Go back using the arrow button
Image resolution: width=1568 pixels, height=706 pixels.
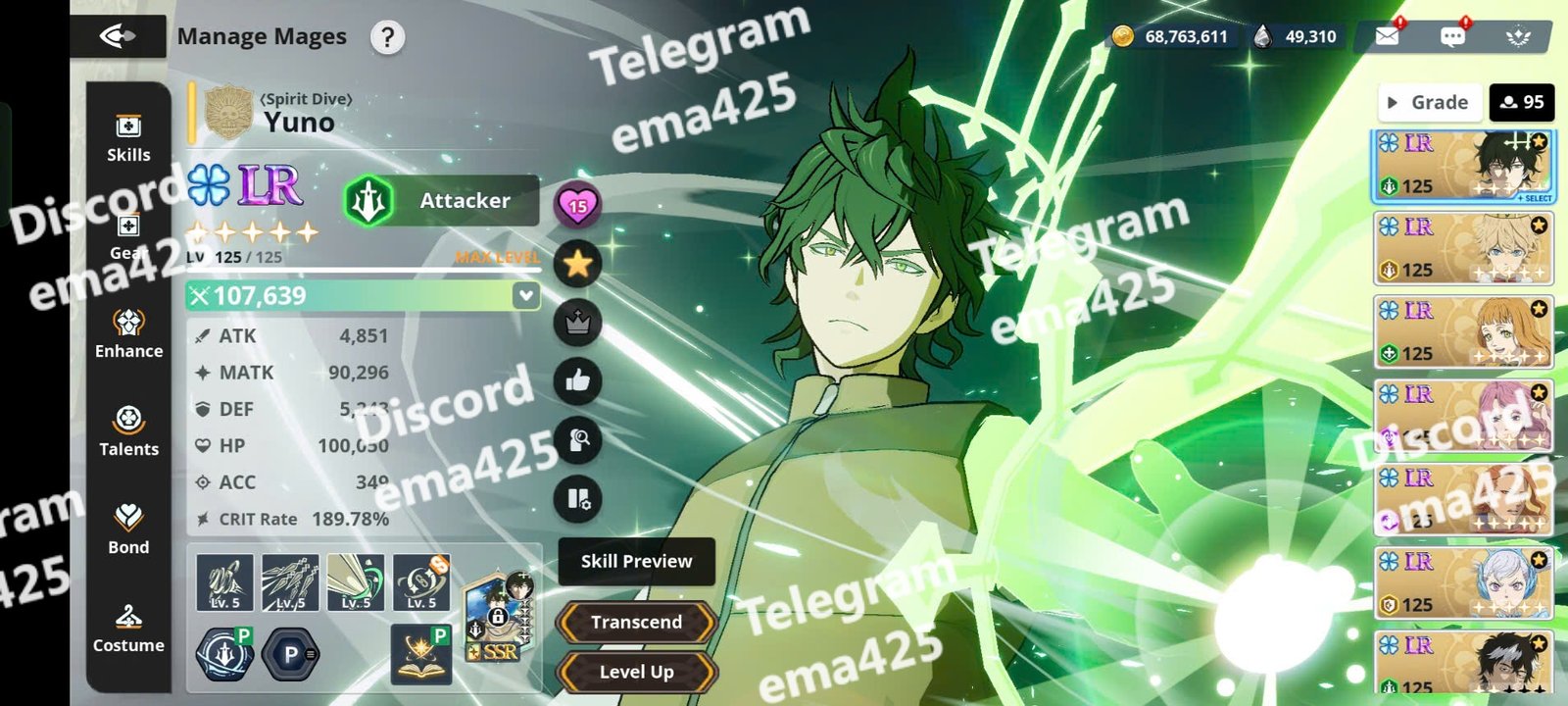pos(118,37)
